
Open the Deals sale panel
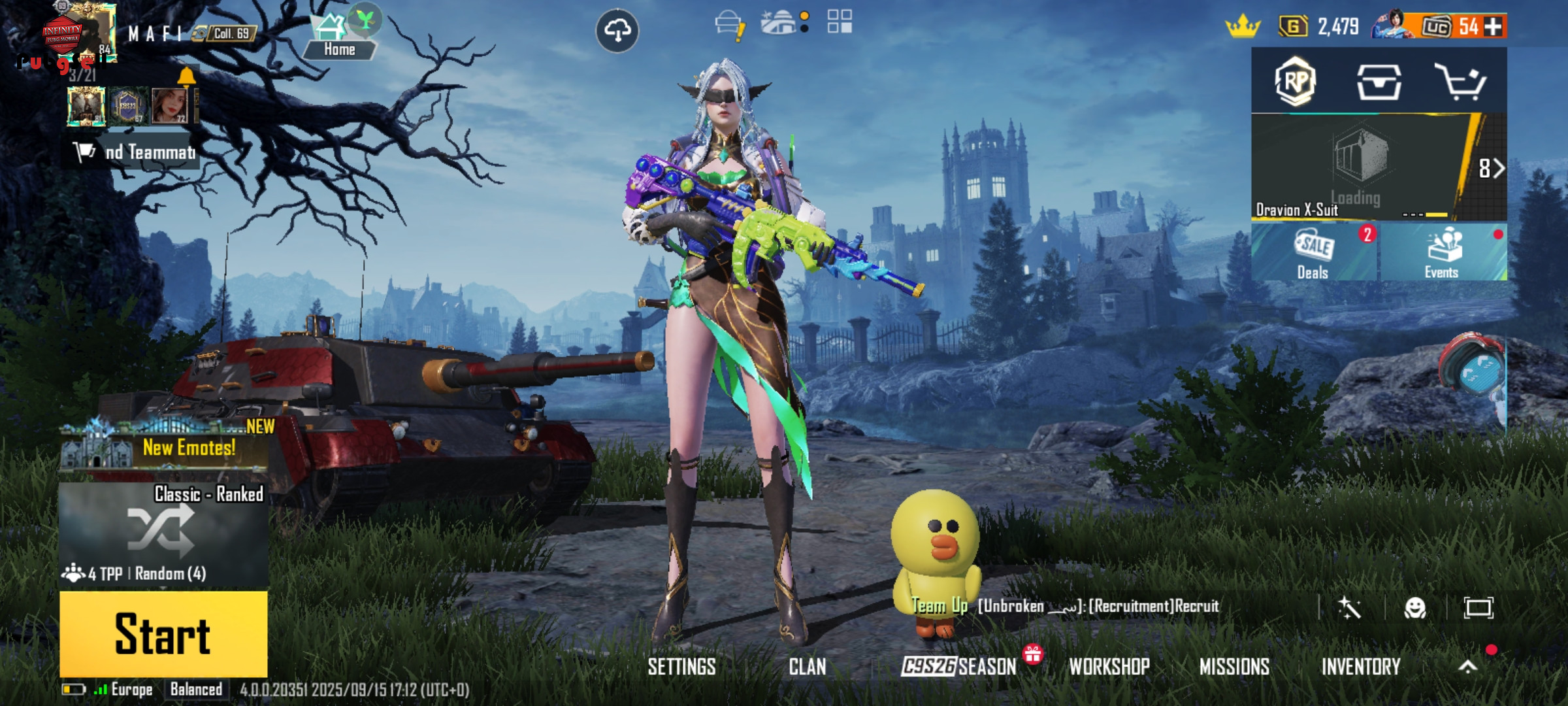pos(1314,254)
